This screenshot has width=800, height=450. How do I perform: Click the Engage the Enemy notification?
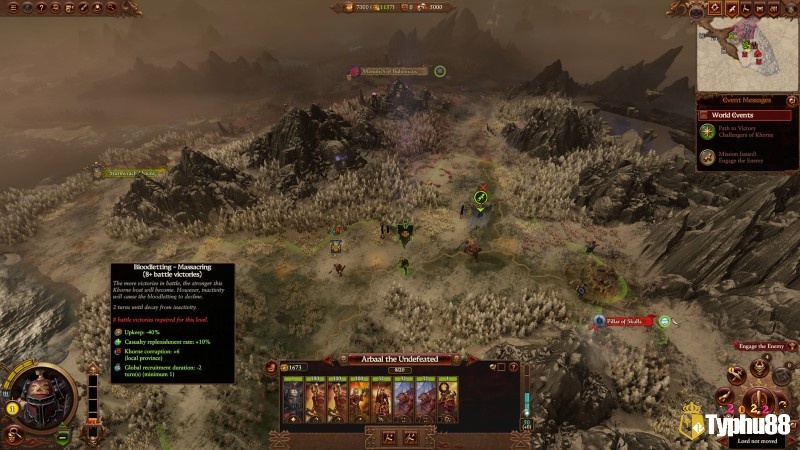point(762,346)
